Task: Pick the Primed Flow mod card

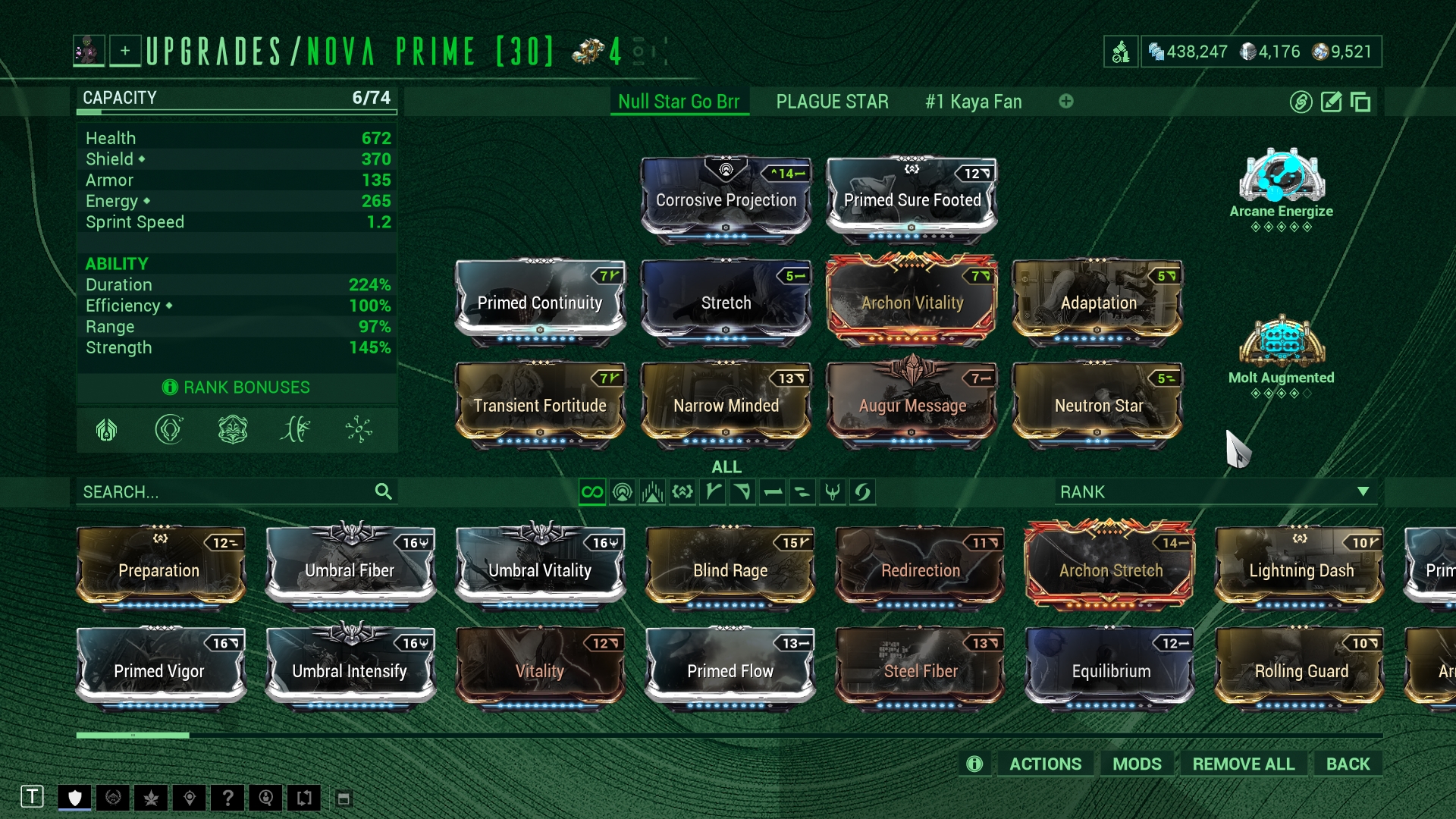Action: [730, 671]
